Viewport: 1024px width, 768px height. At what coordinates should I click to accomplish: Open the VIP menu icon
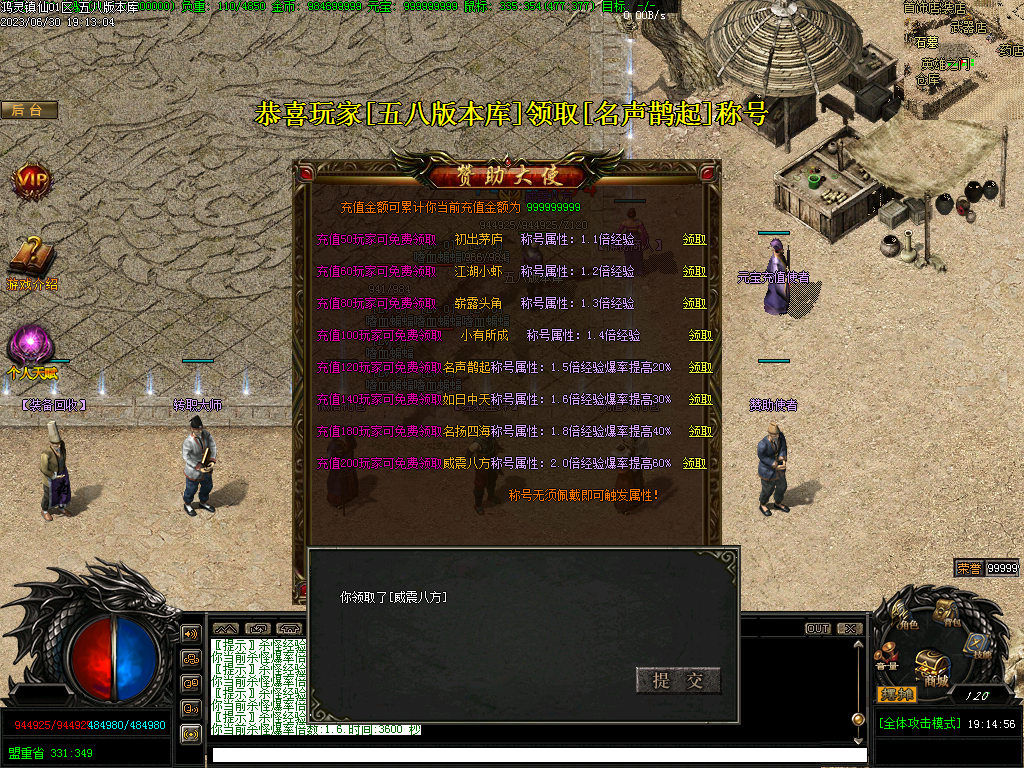pyautogui.click(x=30, y=180)
